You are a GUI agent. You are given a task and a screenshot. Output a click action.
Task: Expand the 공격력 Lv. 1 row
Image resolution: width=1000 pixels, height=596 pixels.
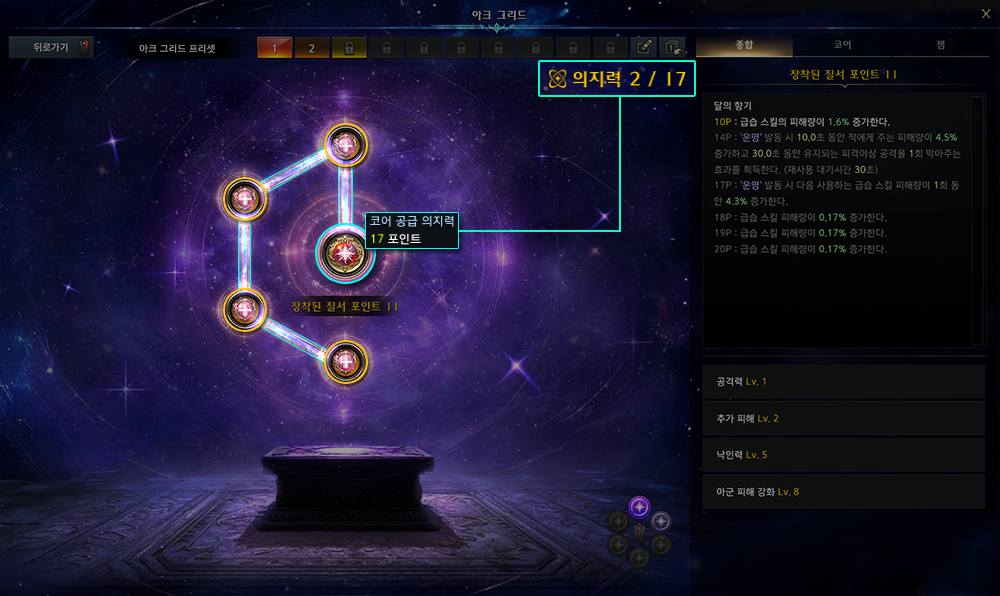[844, 381]
